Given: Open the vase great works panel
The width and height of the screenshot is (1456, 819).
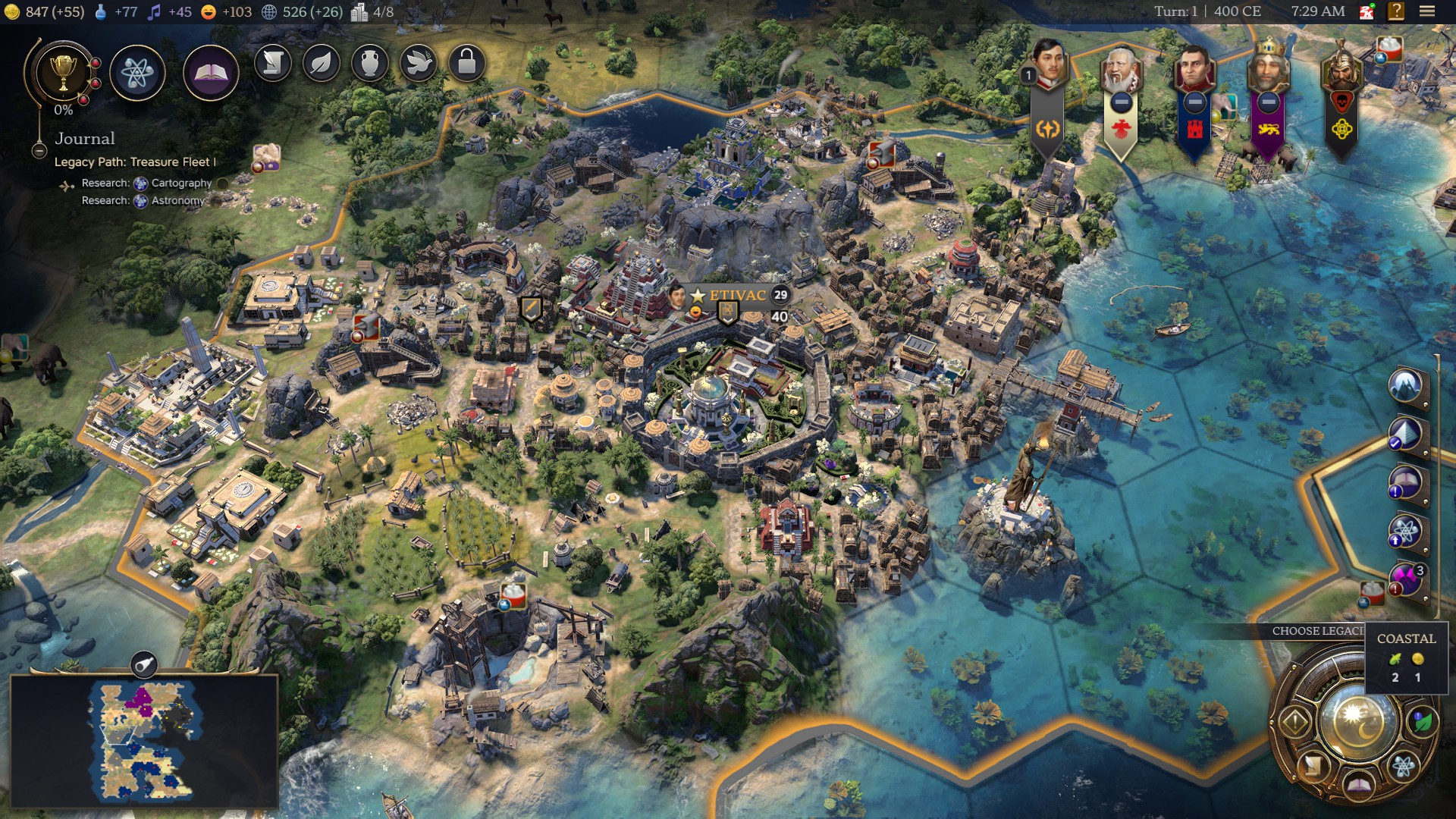Looking at the screenshot, I should tap(370, 63).
